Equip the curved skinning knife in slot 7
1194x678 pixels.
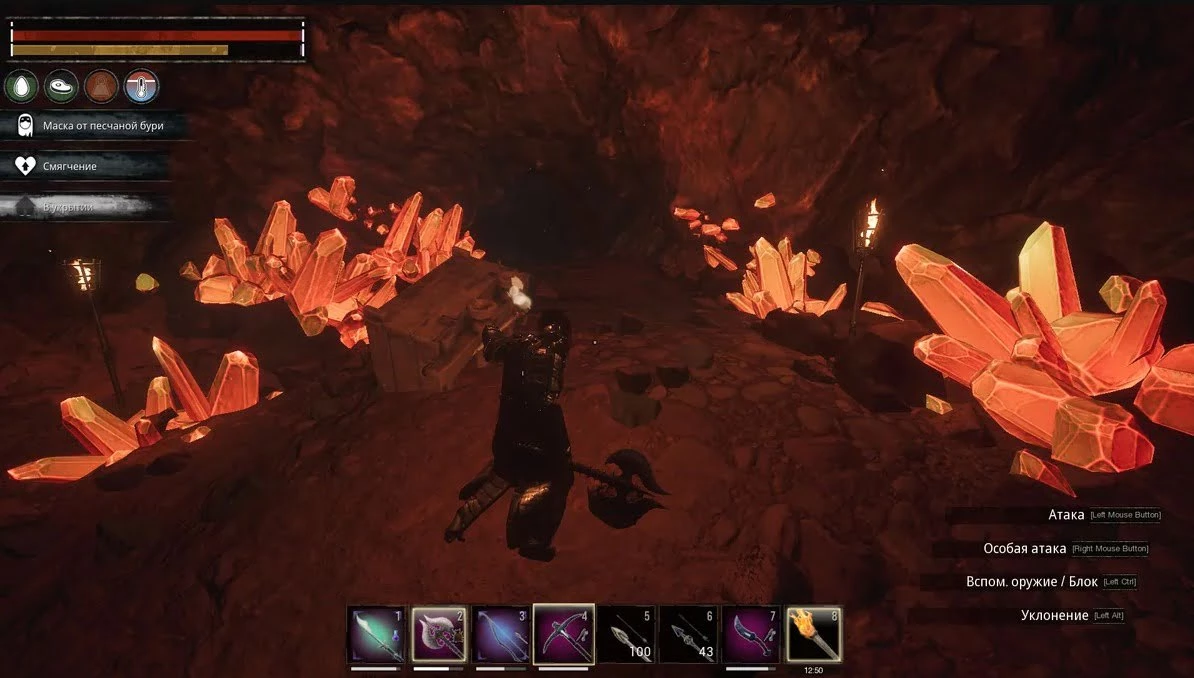[x=751, y=634]
